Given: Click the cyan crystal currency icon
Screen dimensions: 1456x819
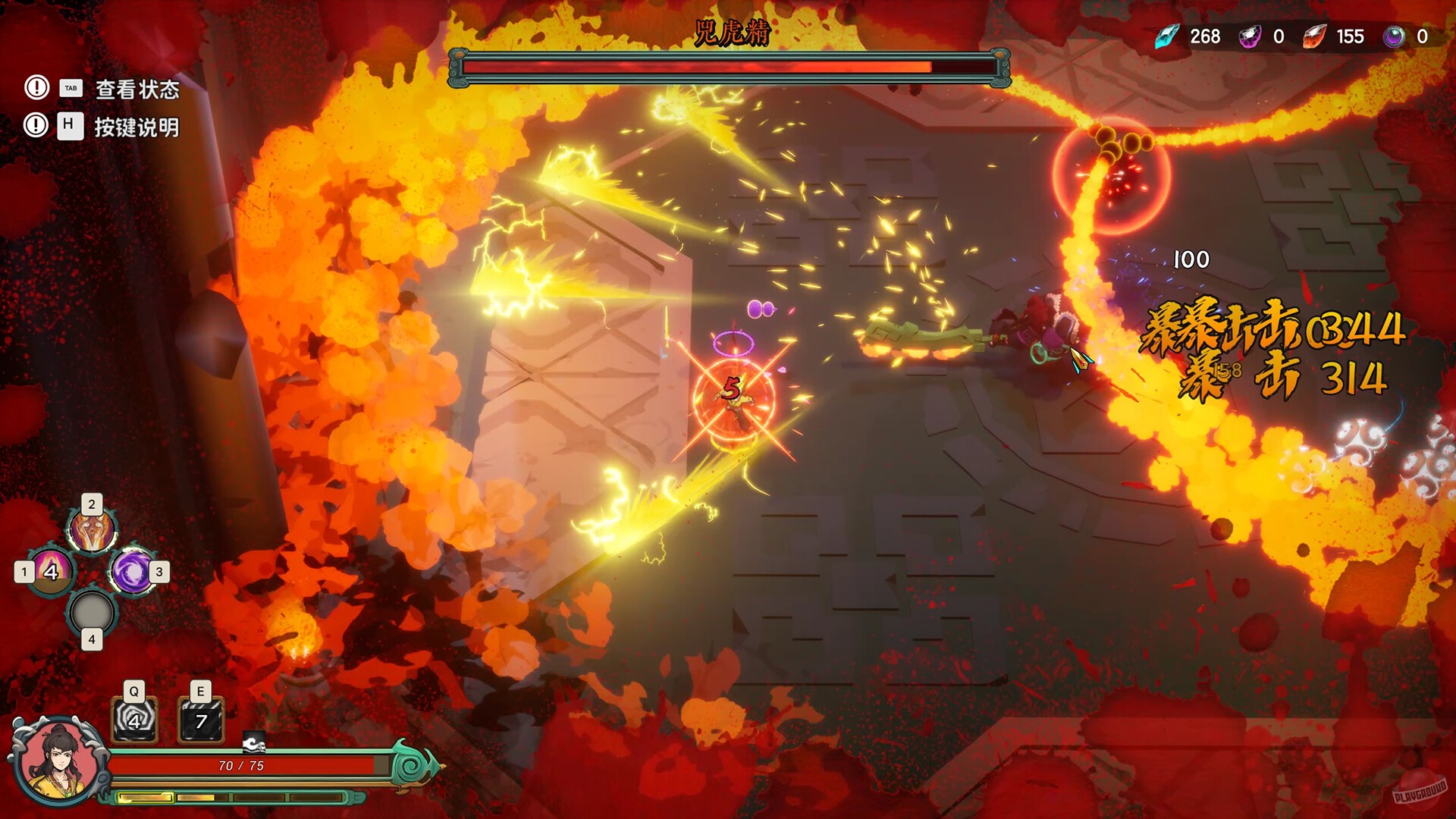Looking at the screenshot, I should click(1168, 36).
